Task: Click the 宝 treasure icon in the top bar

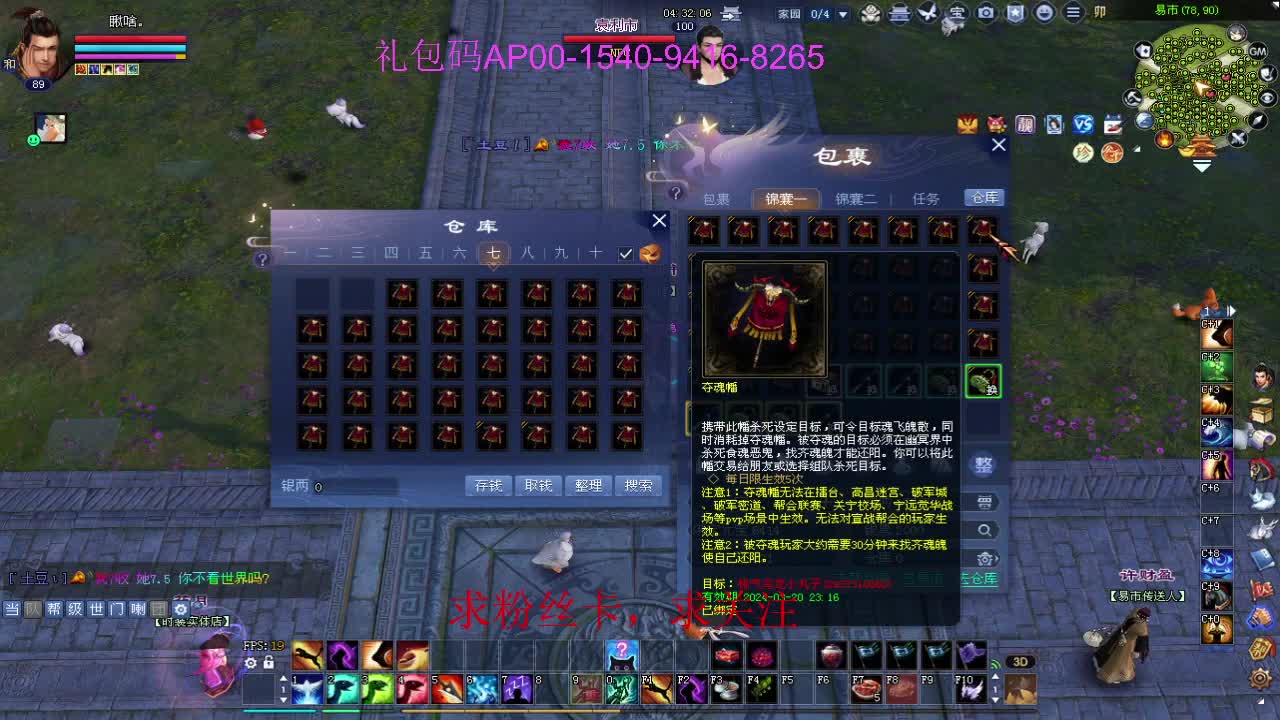Action: [x=957, y=13]
